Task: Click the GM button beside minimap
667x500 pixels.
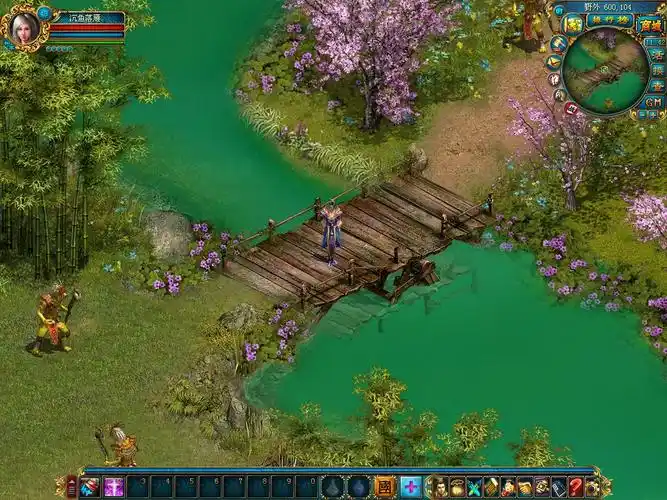Action: (653, 101)
